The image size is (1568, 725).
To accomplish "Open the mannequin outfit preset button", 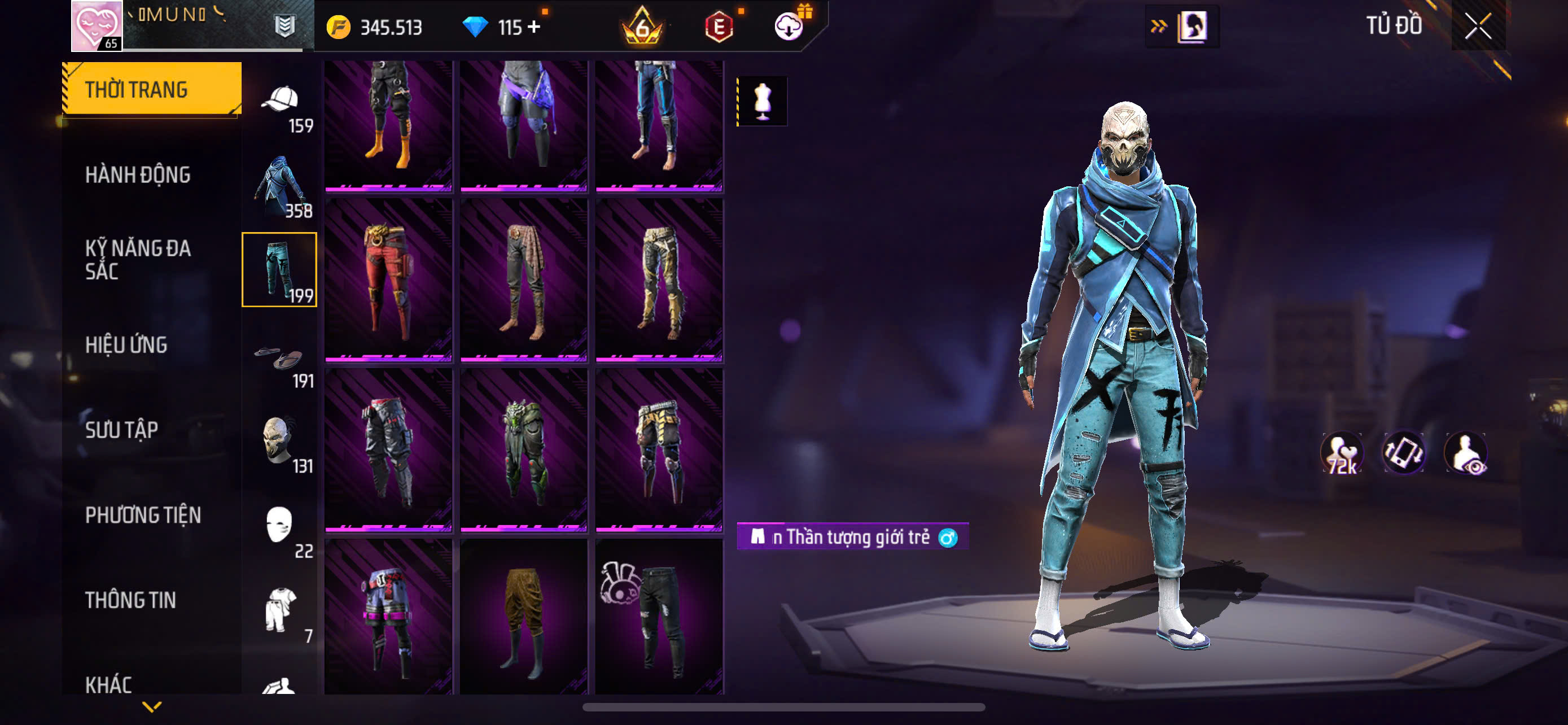I will coord(762,101).
